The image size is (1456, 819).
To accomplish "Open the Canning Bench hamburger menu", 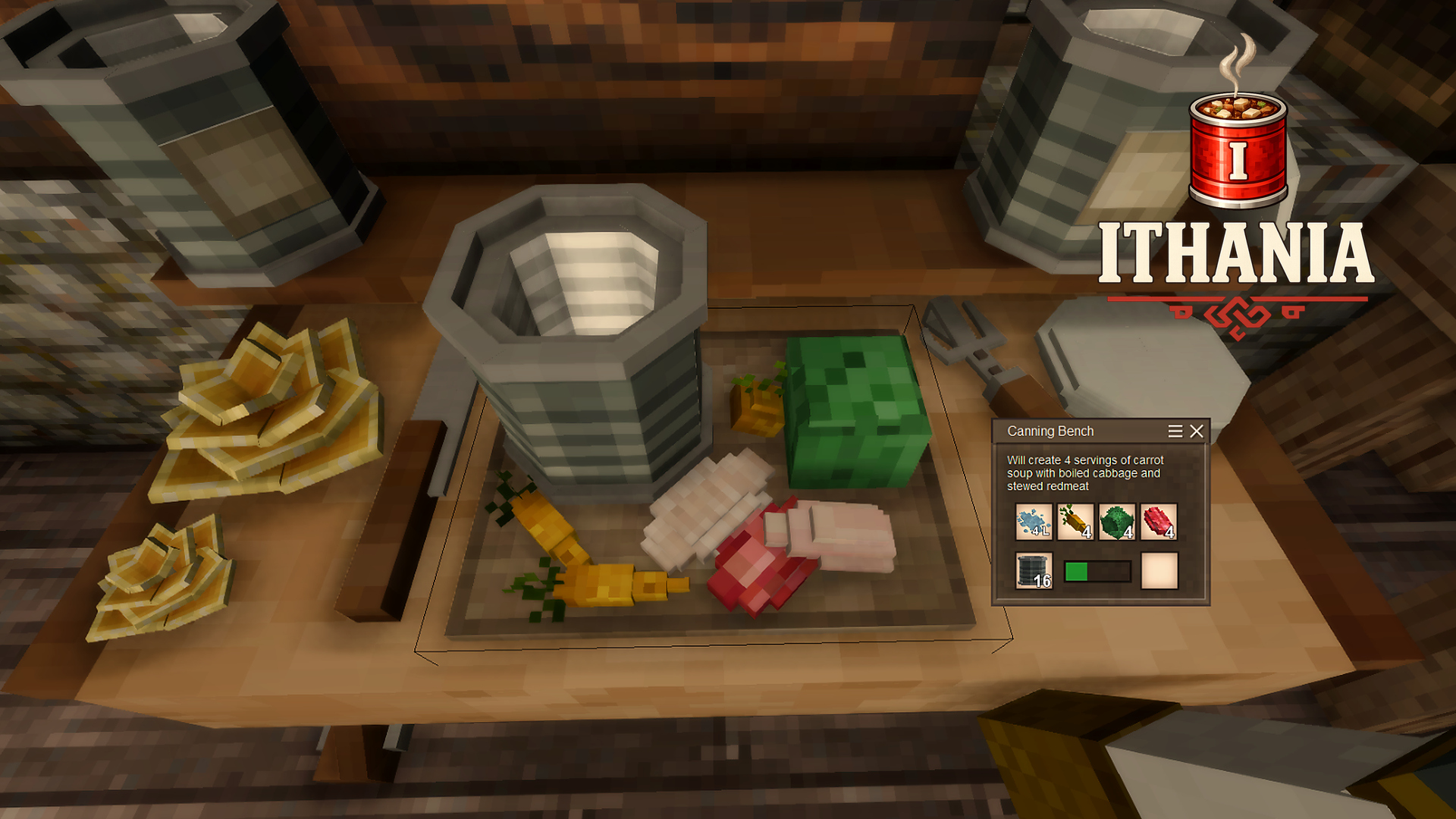I will click(x=1175, y=431).
